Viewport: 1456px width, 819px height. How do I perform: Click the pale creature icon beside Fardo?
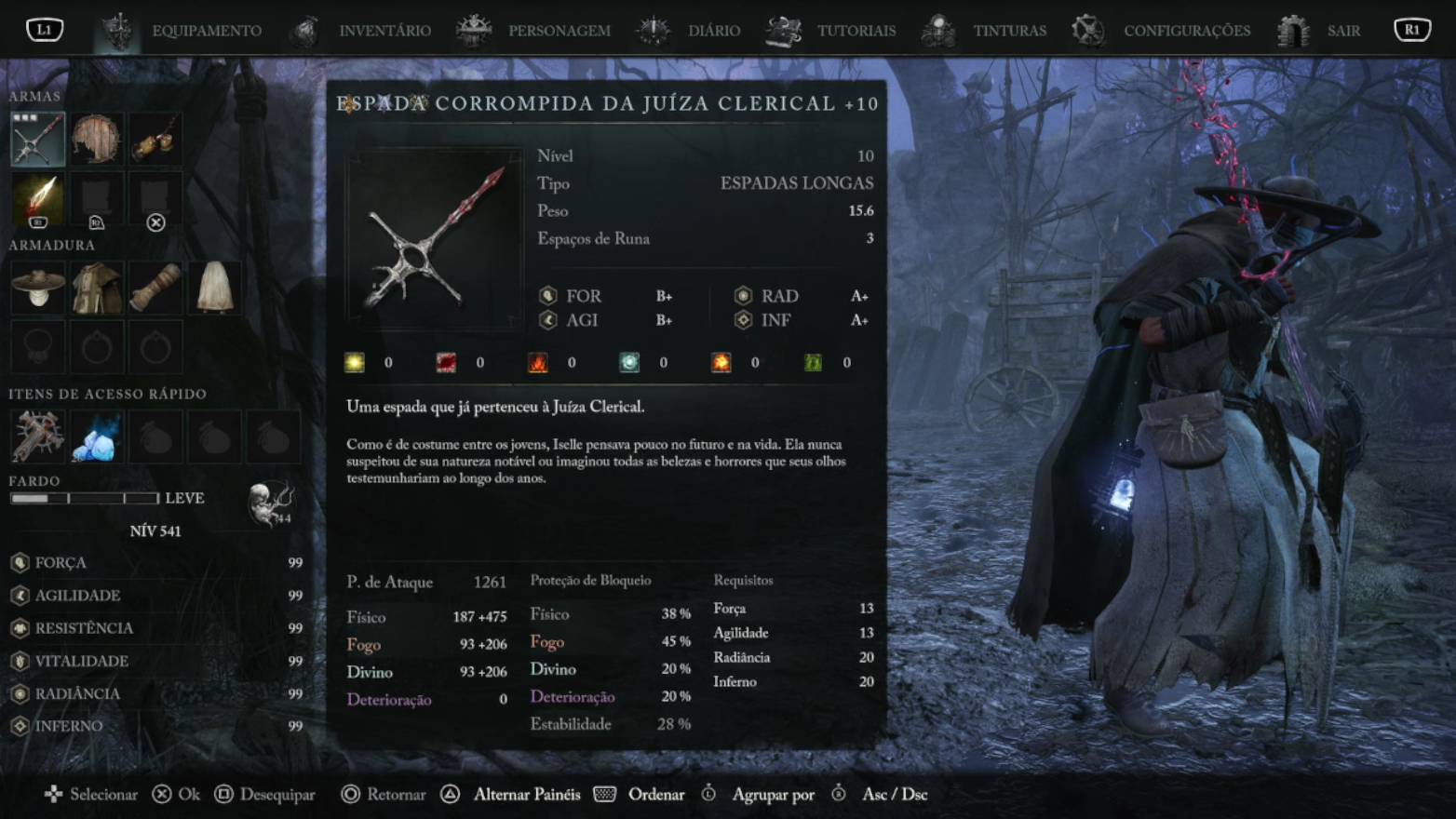[x=270, y=503]
